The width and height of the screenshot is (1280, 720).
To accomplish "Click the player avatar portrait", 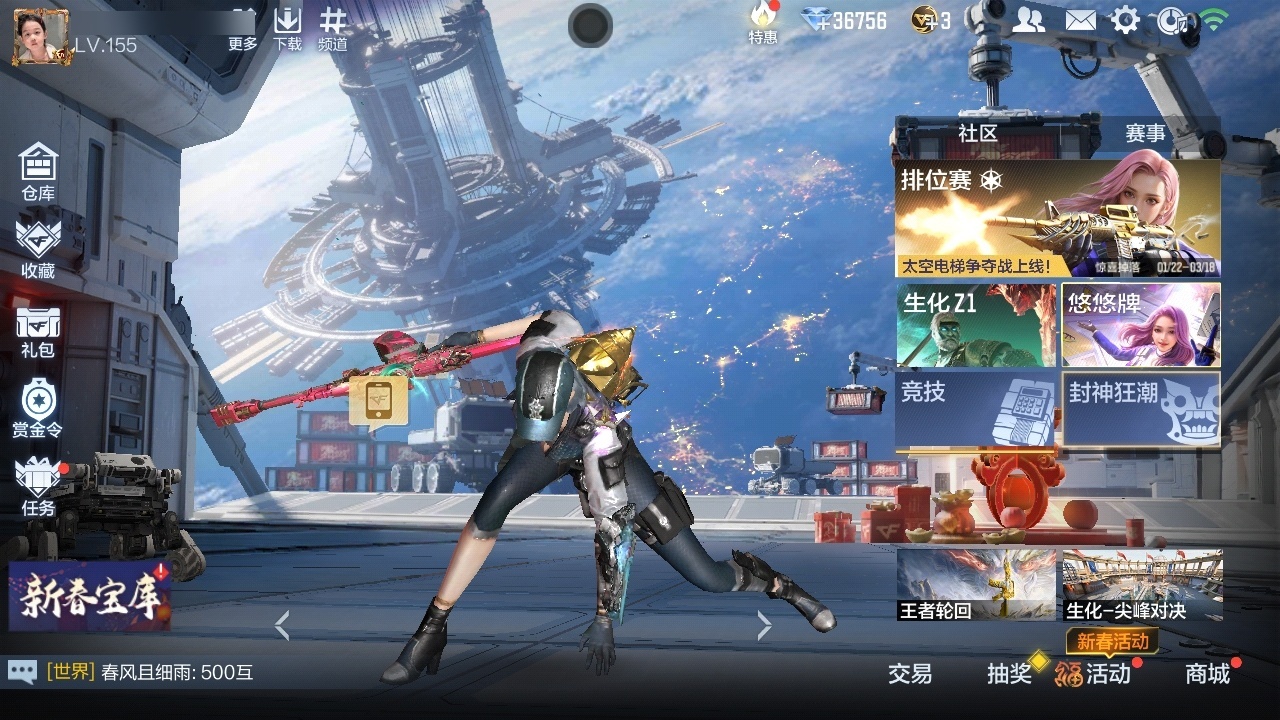I will pos(41,37).
